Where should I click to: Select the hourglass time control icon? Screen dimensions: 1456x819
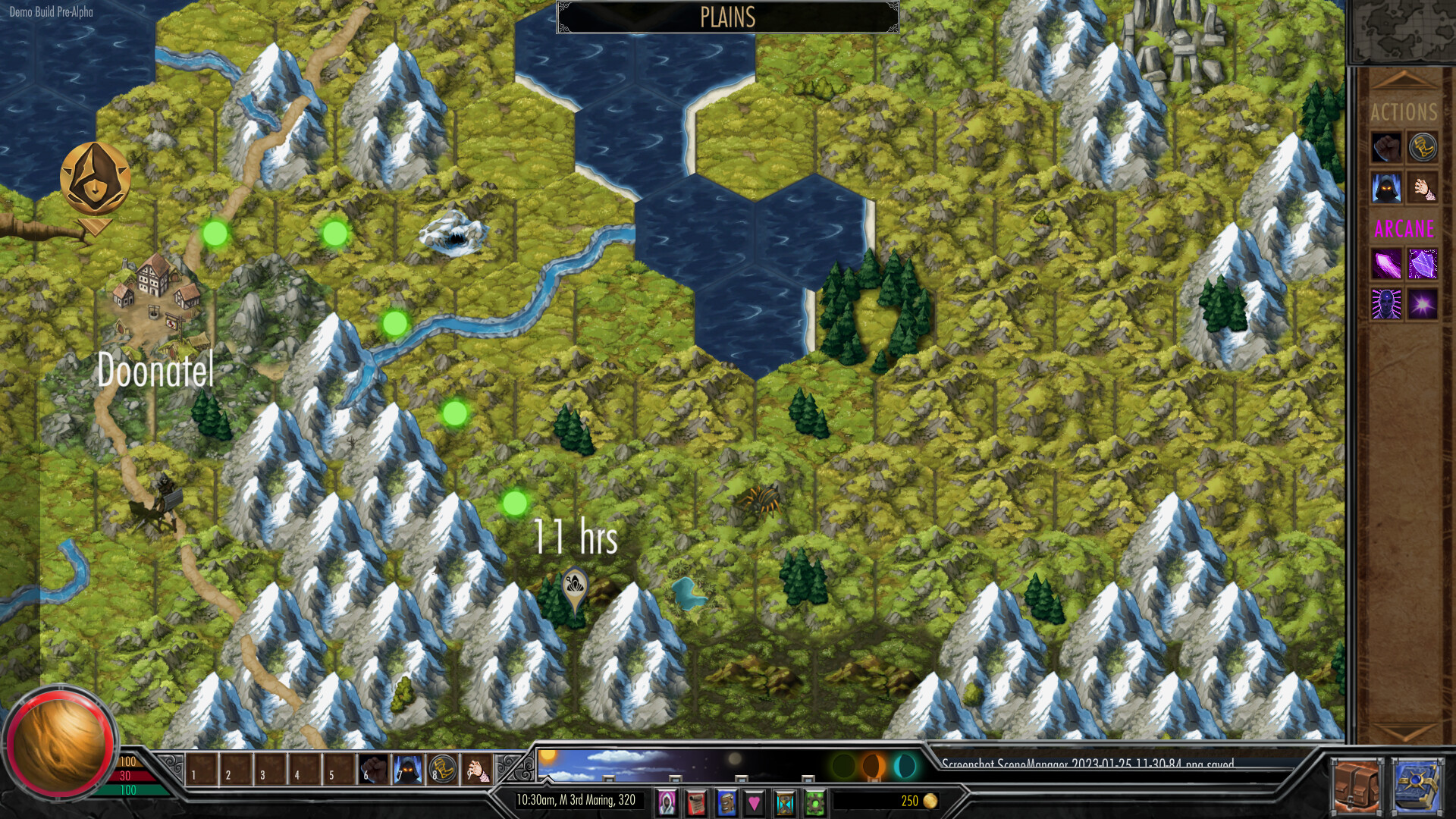[785, 802]
